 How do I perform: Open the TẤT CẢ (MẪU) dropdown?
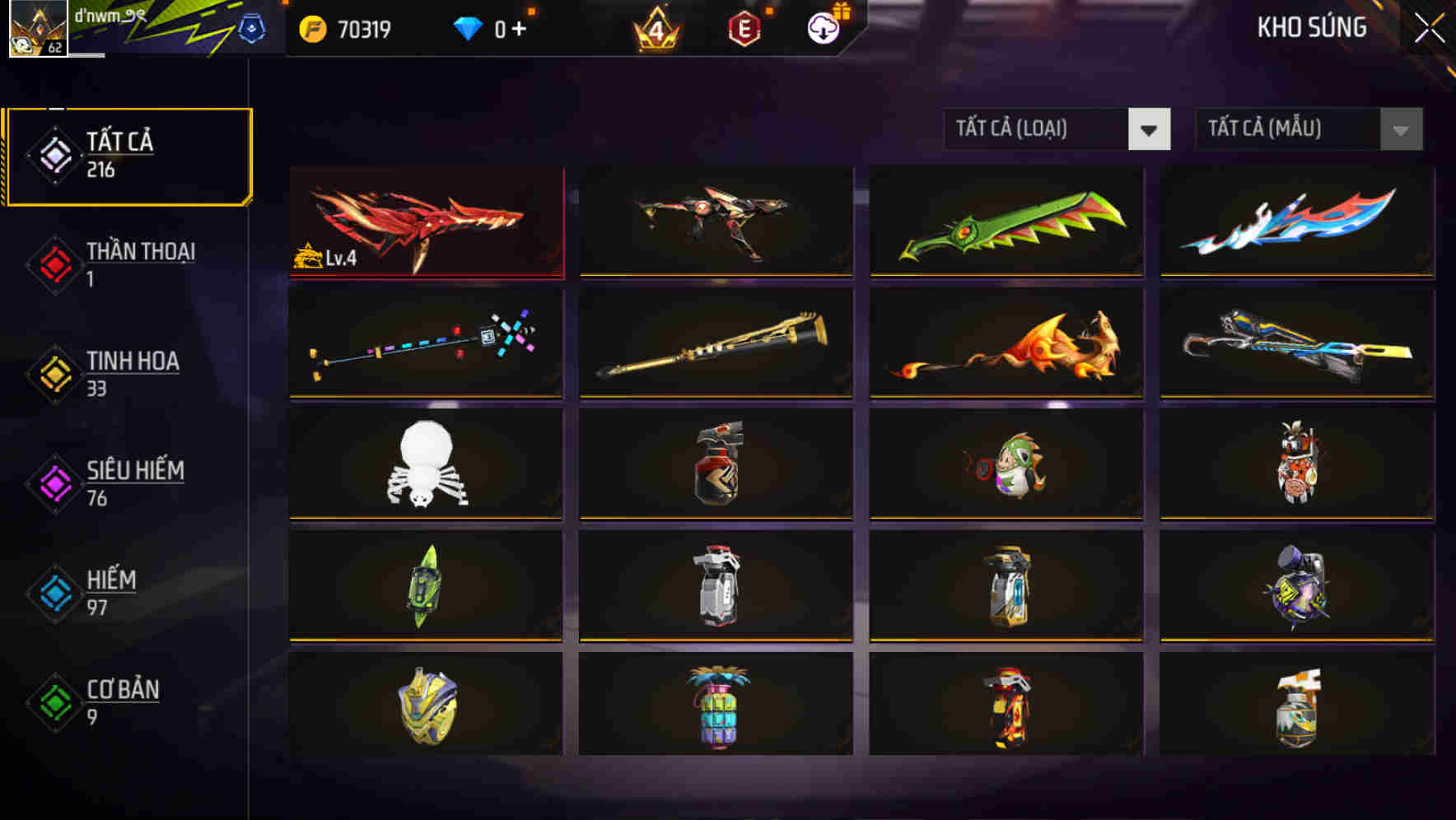[x=1308, y=129]
